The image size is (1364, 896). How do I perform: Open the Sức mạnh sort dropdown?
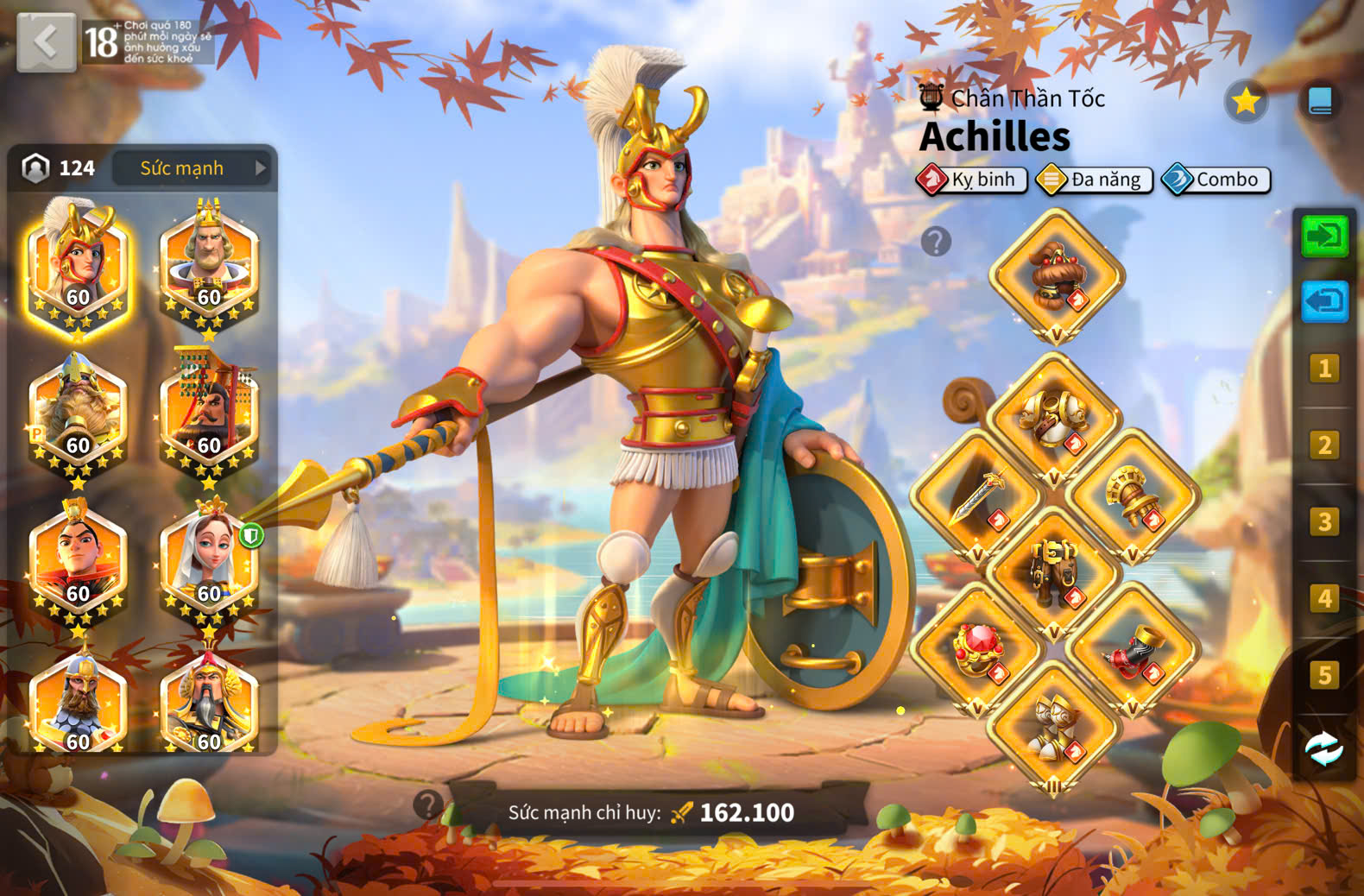tap(193, 168)
